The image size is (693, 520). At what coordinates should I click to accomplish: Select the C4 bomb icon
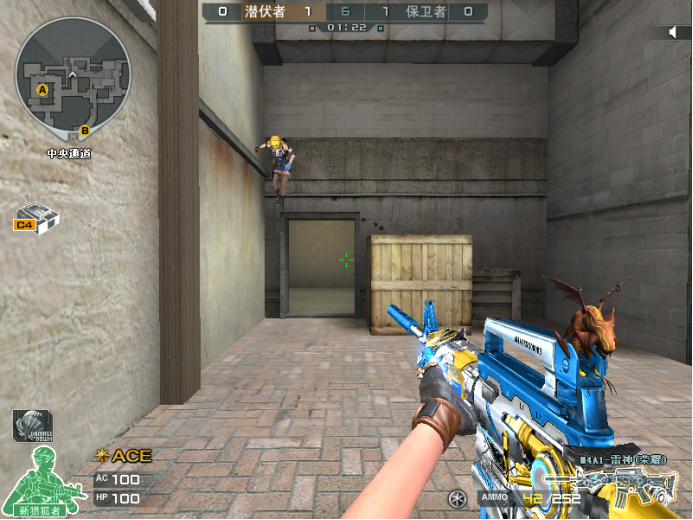click(x=37, y=217)
